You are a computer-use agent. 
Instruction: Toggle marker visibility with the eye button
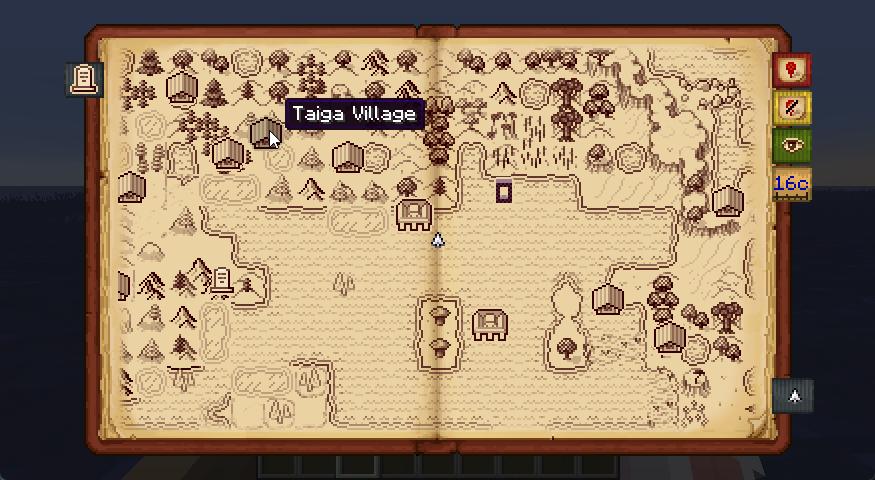point(792,146)
